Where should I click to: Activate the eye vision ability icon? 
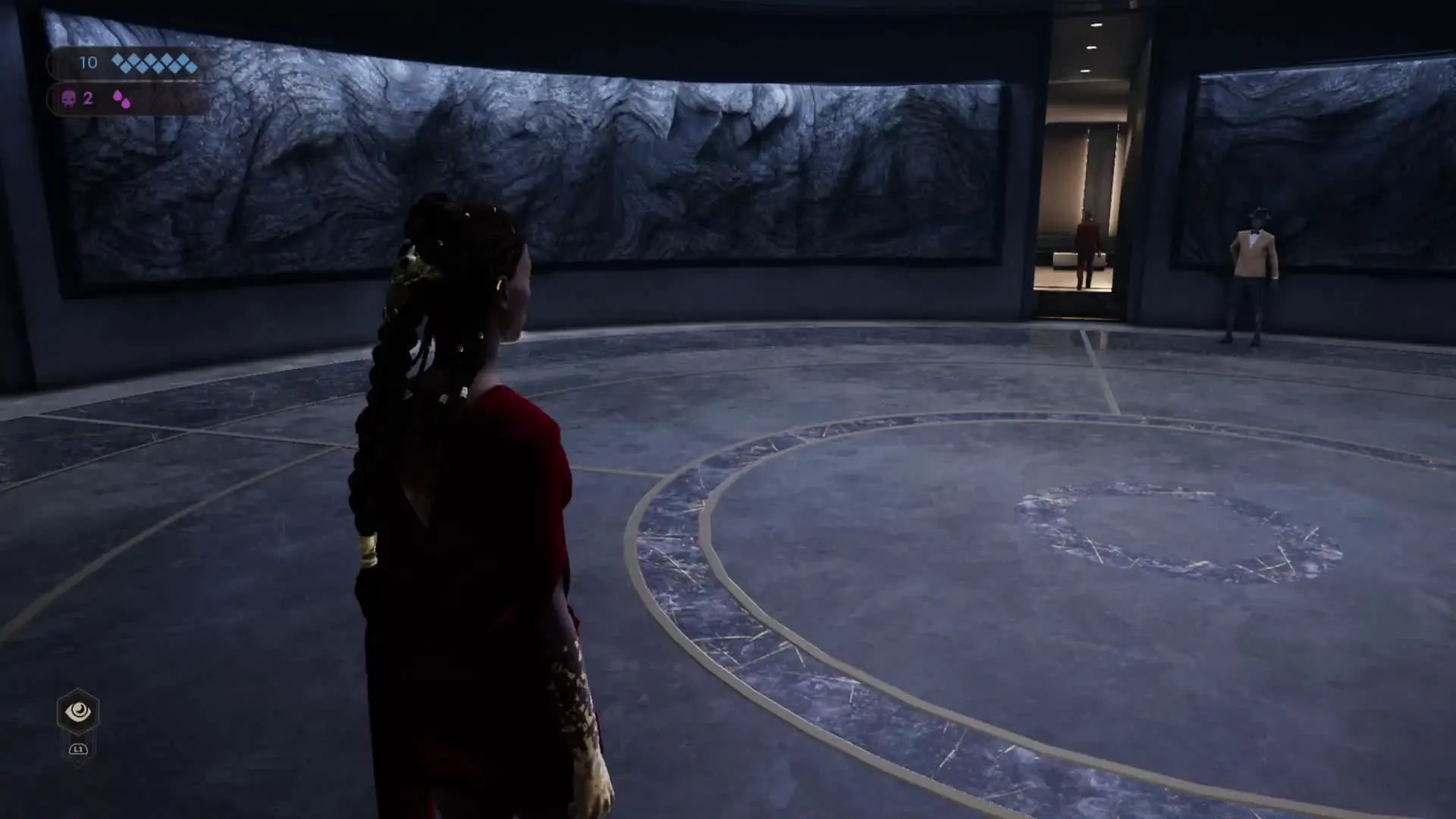78,711
